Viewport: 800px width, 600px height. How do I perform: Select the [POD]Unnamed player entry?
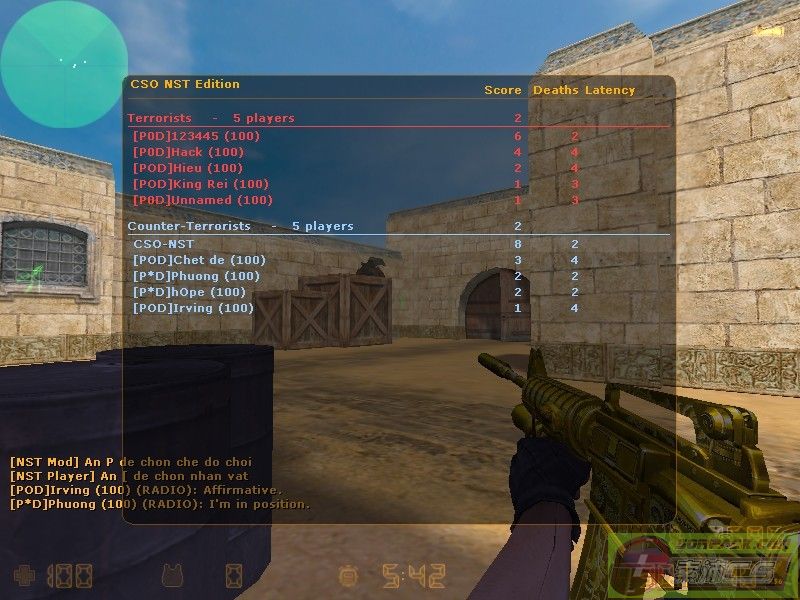pyautogui.click(x=202, y=200)
